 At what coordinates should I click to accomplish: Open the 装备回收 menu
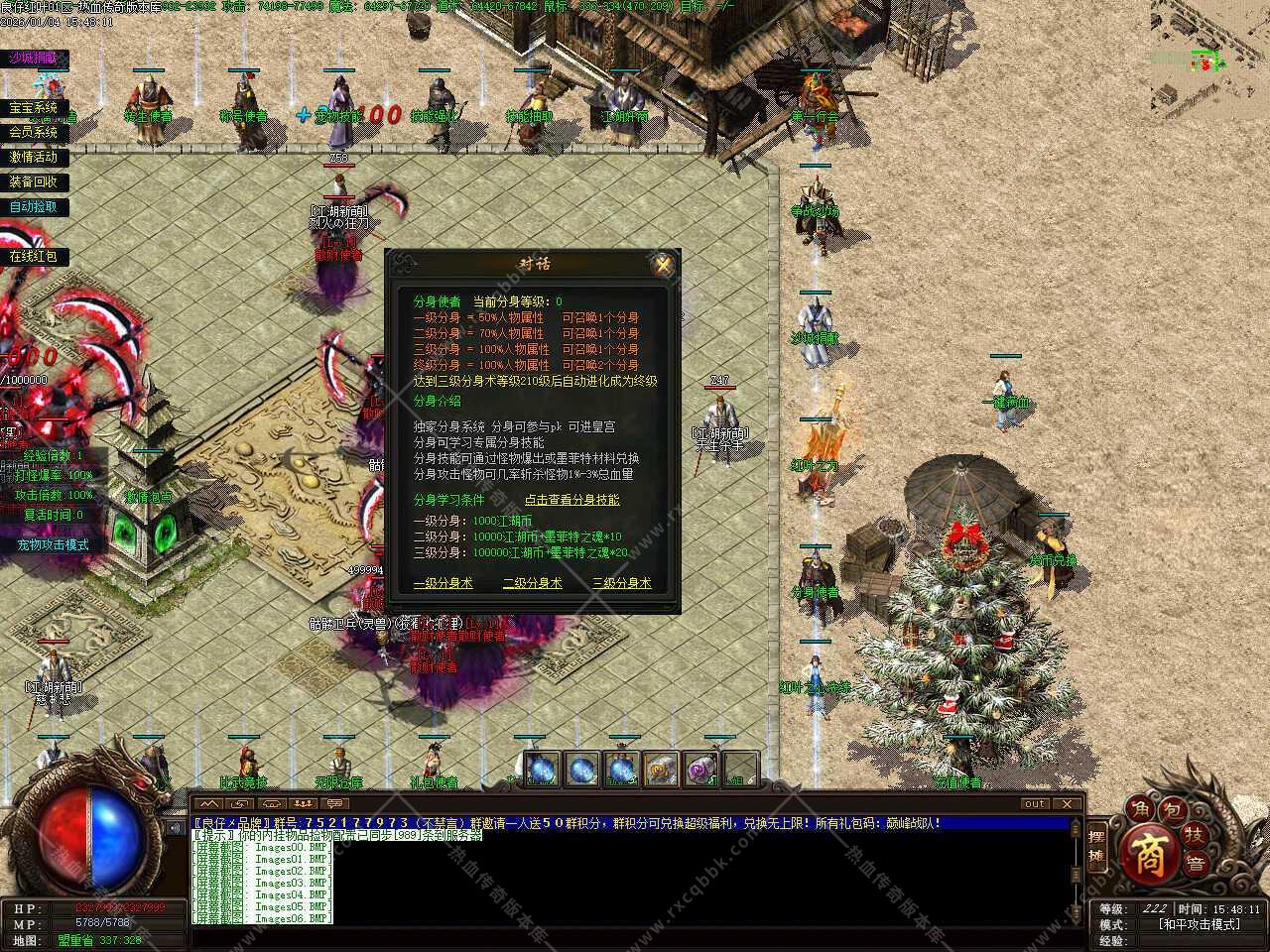click(x=34, y=181)
